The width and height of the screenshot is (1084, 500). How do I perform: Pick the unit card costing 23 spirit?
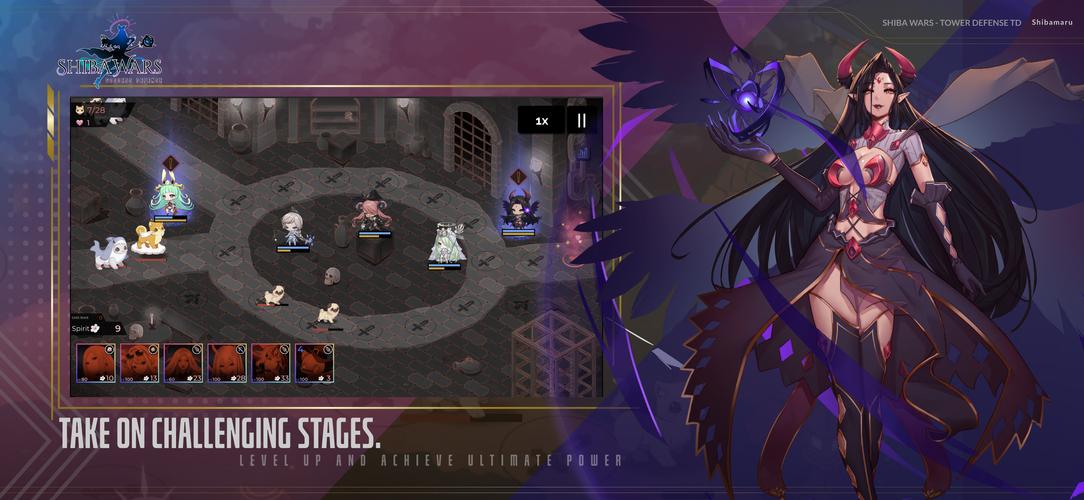pyautogui.click(x=184, y=363)
